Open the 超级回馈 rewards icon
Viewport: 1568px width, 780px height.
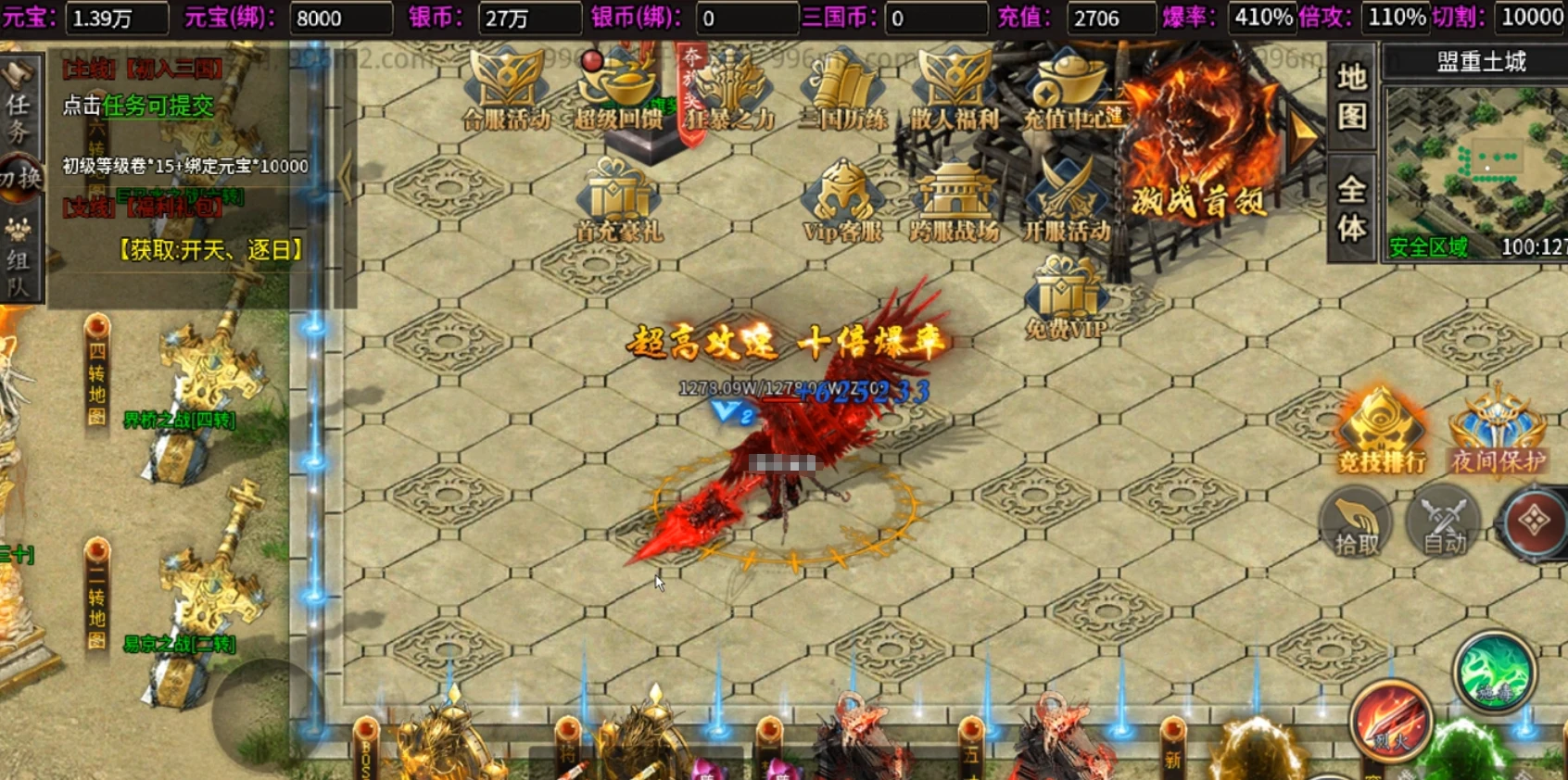[617, 90]
